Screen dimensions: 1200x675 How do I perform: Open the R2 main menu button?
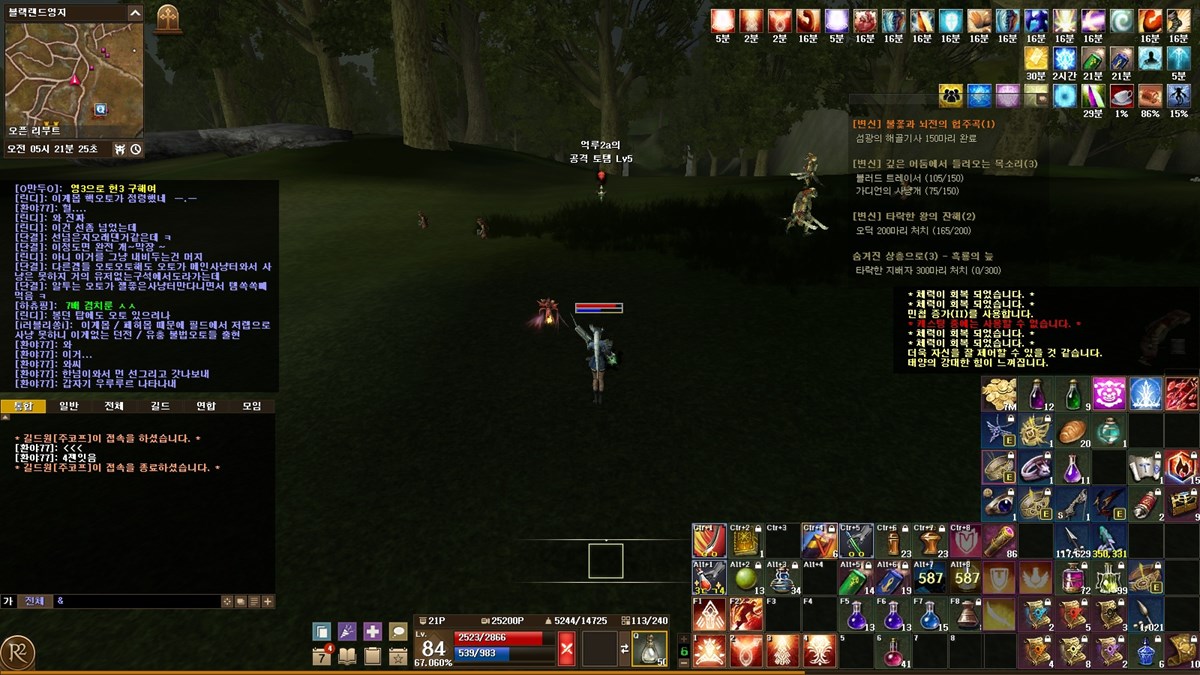18,652
